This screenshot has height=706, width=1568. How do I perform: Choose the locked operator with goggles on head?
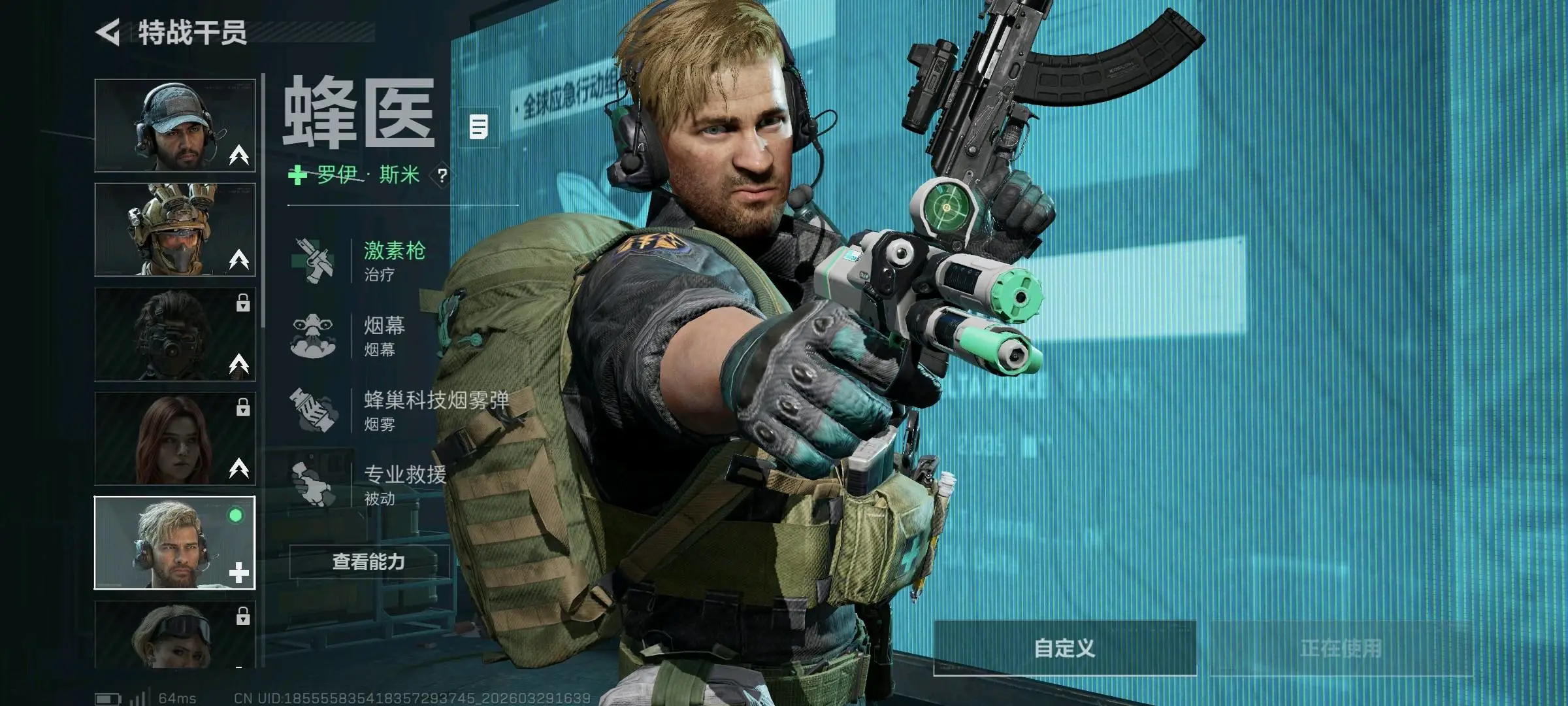click(174, 634)
